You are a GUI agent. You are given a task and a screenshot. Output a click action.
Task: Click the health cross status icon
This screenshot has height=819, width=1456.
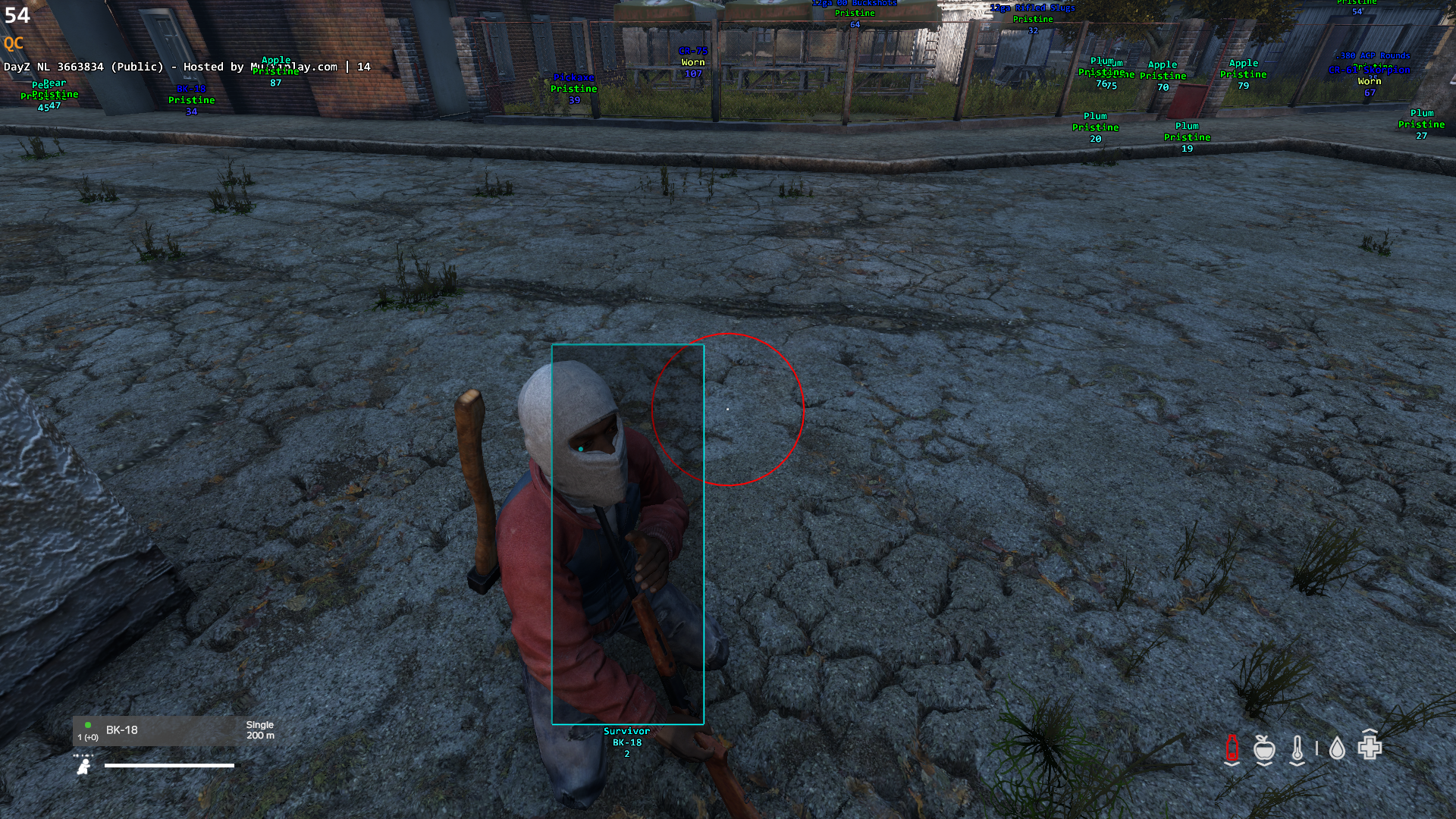(1370, 747)
